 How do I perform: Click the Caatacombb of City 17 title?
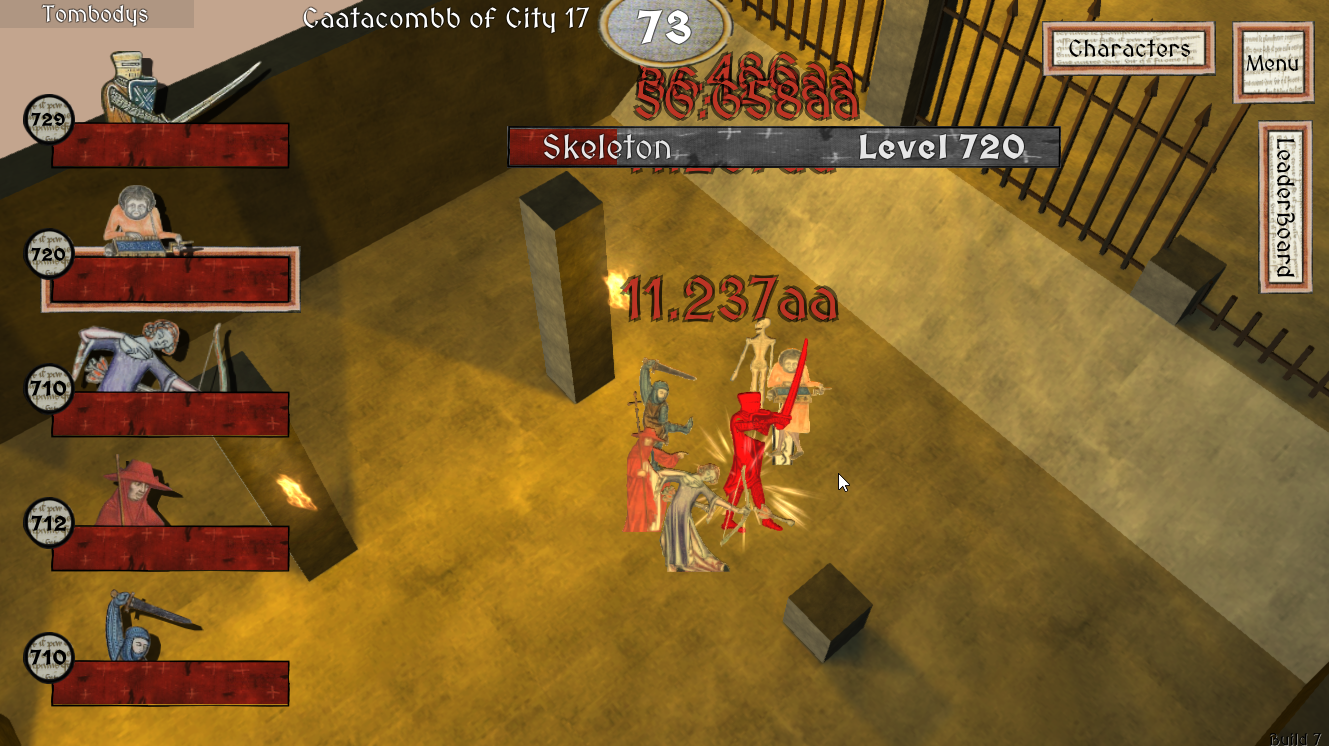[447, 18]
